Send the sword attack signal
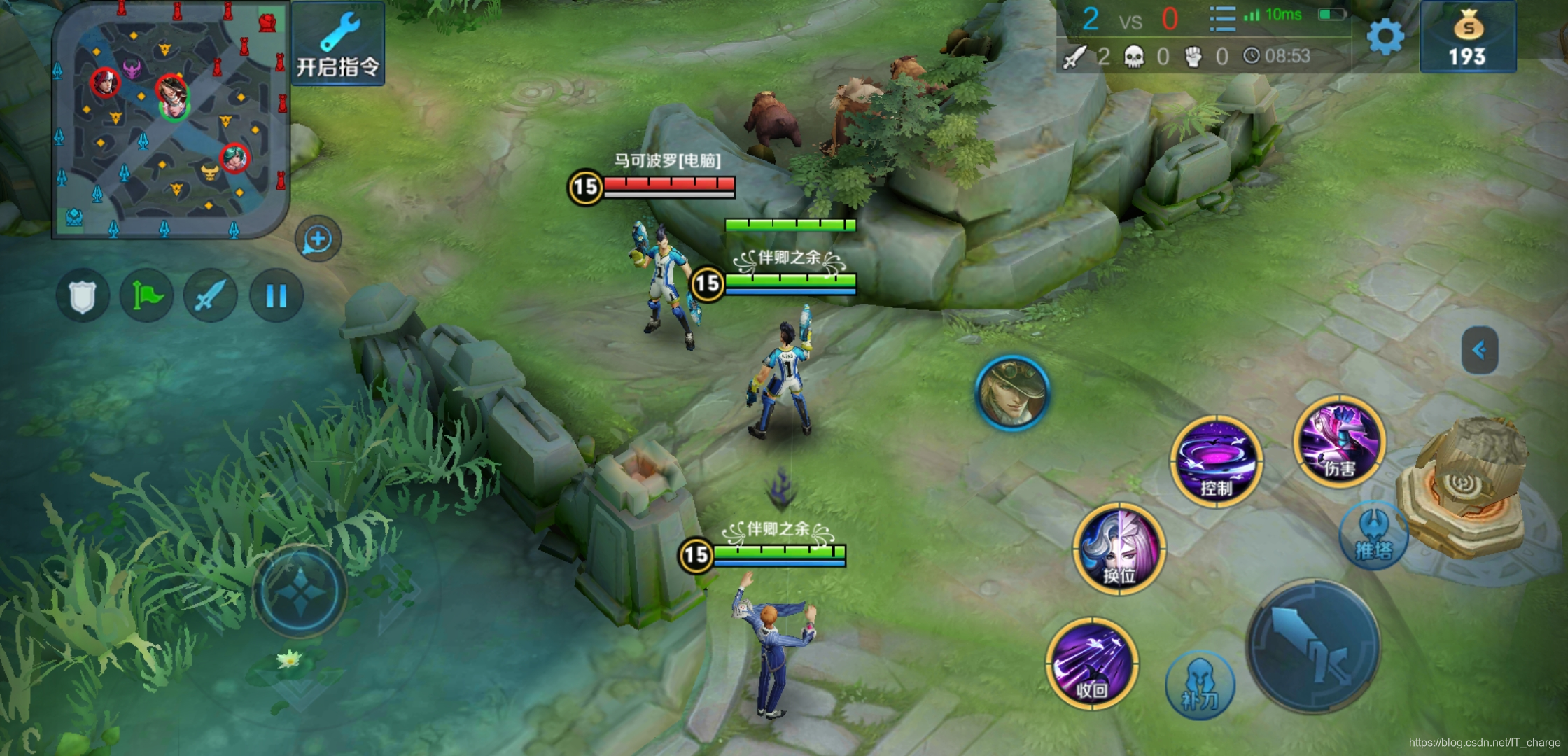 (211, 296)
